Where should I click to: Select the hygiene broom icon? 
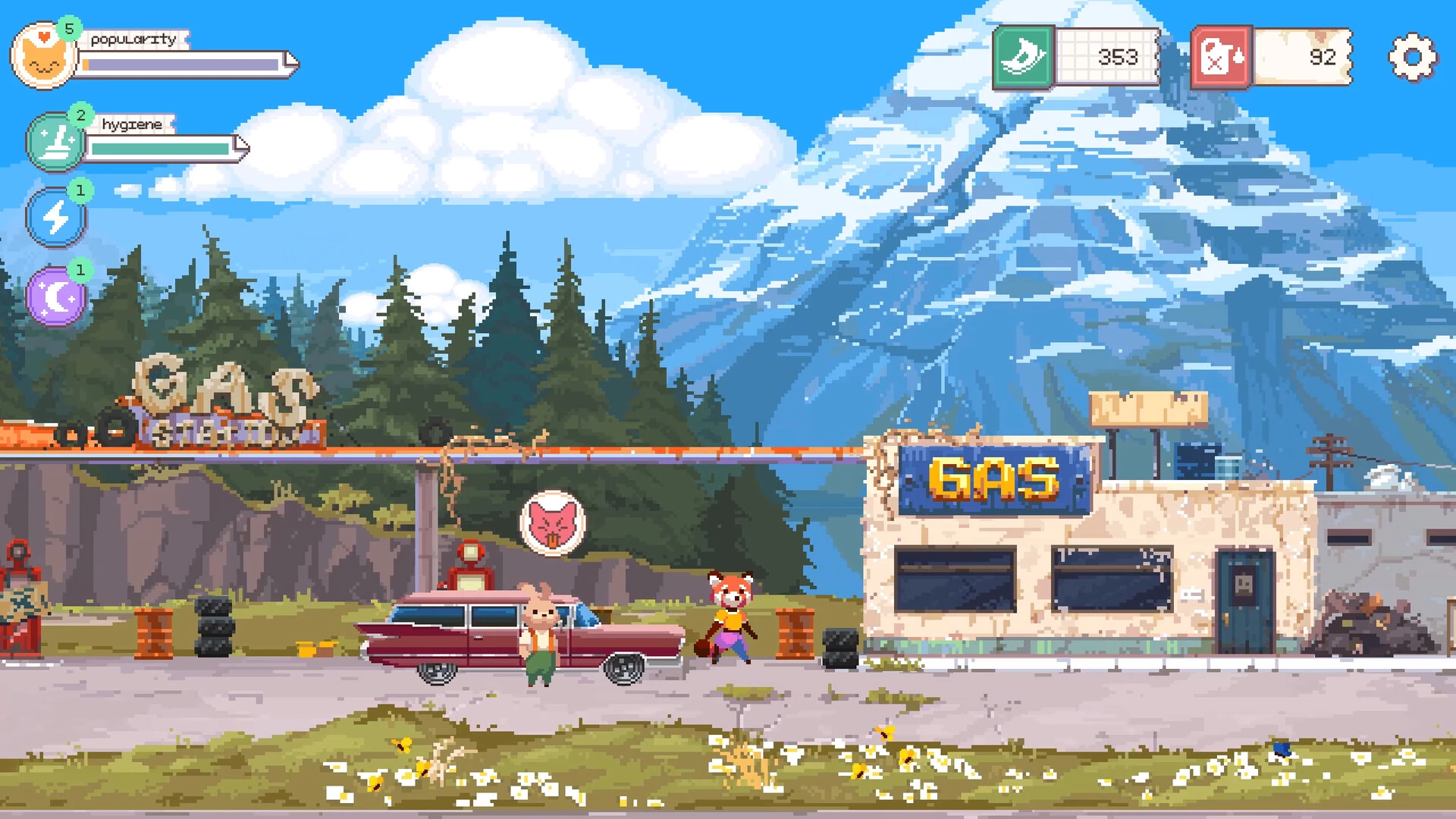coord(55,142)
